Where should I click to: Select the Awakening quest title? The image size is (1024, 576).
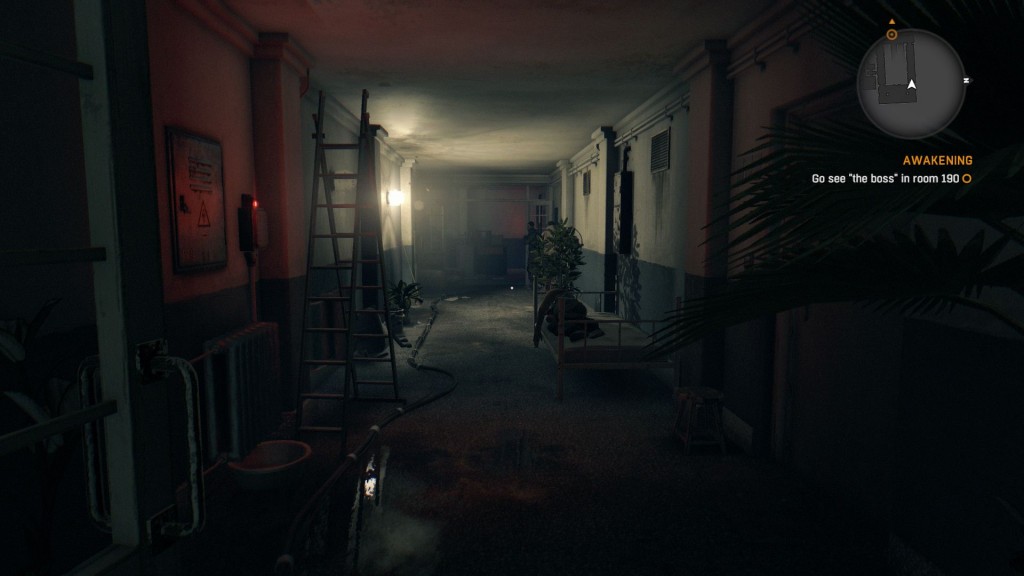click(x=937, y=160)
